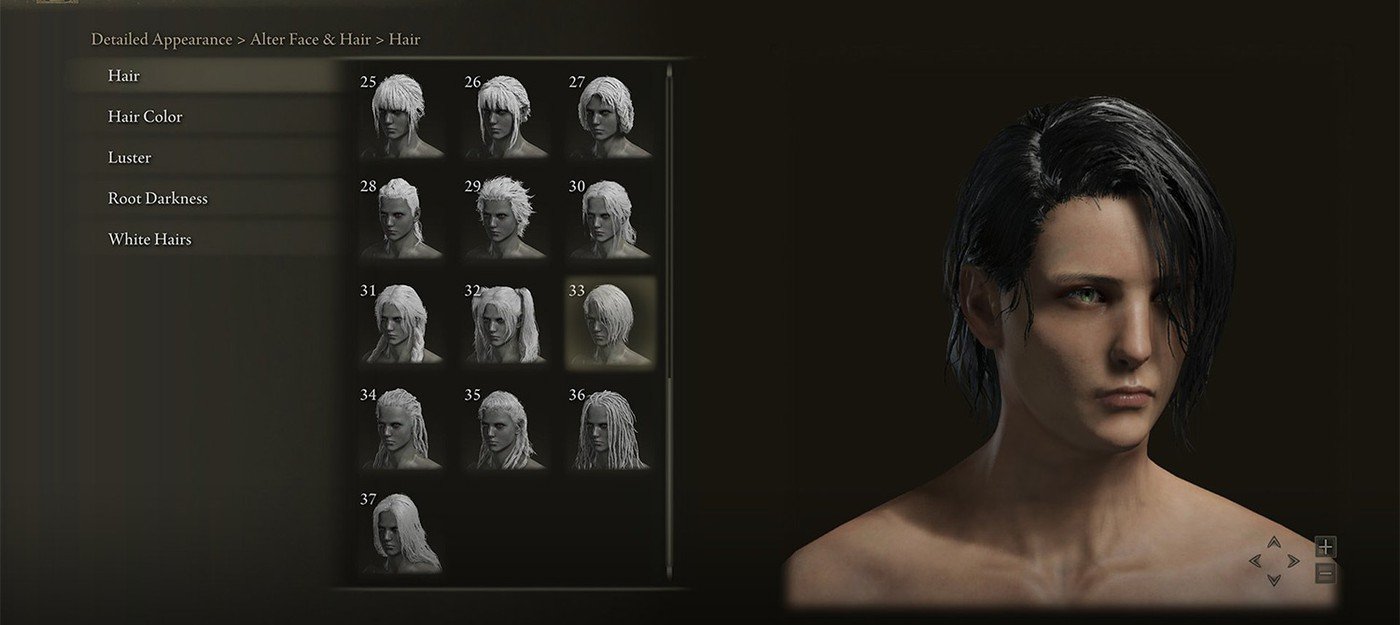Select the long hairstyle 37

coord(401,532)
